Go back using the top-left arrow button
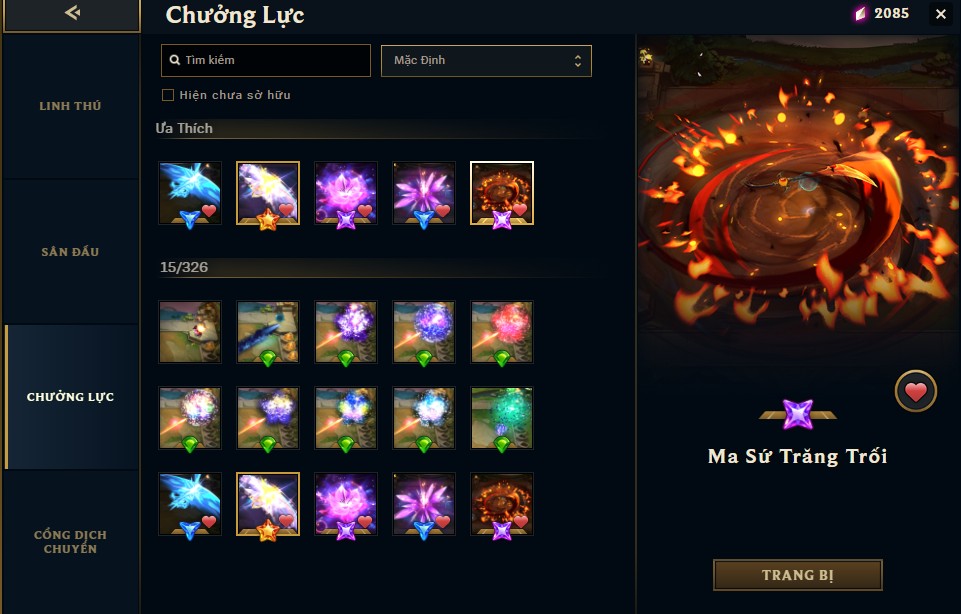This screenshot has width=961, height=614. tap(71, 14)
